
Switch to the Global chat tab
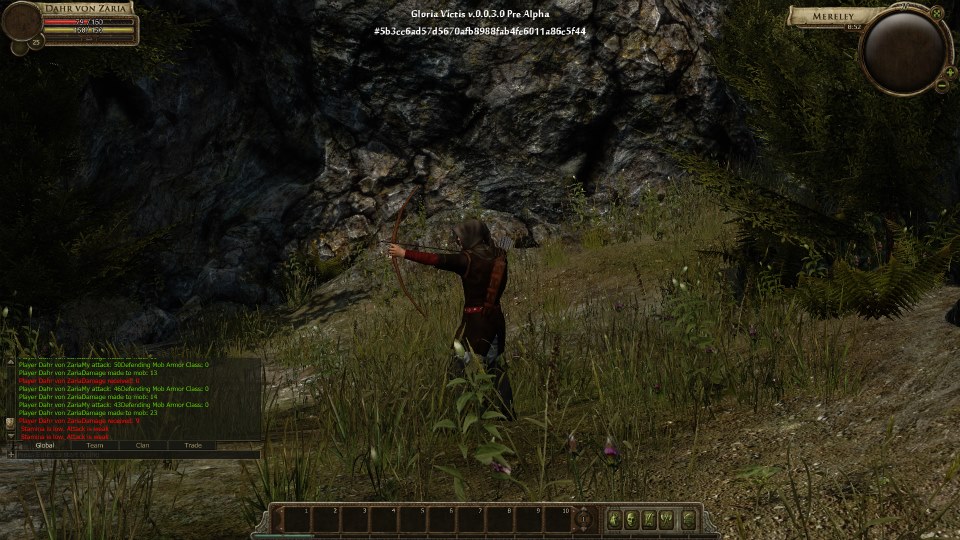click(45, 445)
